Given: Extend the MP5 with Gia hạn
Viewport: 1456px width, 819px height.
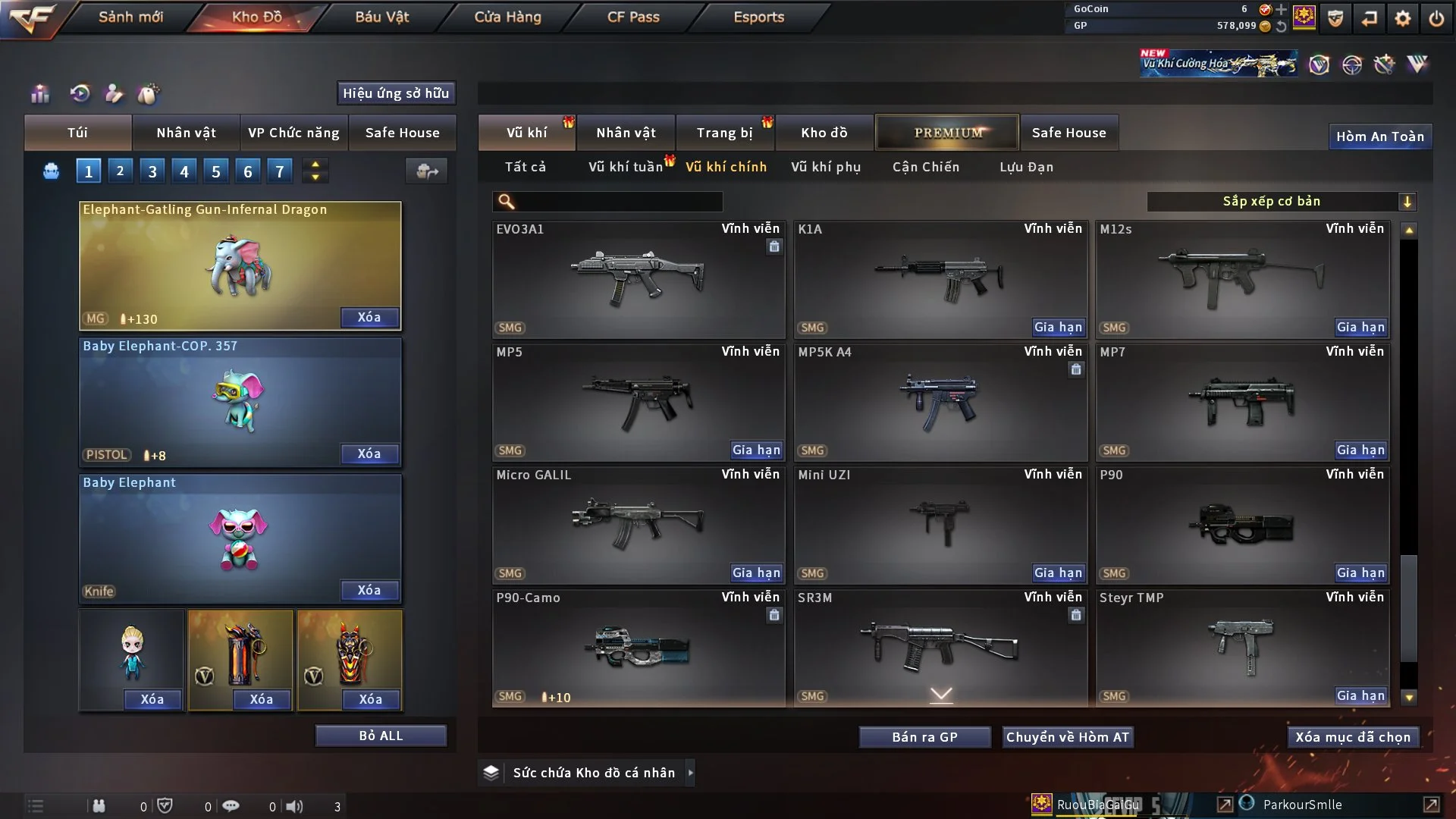Looking at the screenshot, I should [x=756, y=450].
